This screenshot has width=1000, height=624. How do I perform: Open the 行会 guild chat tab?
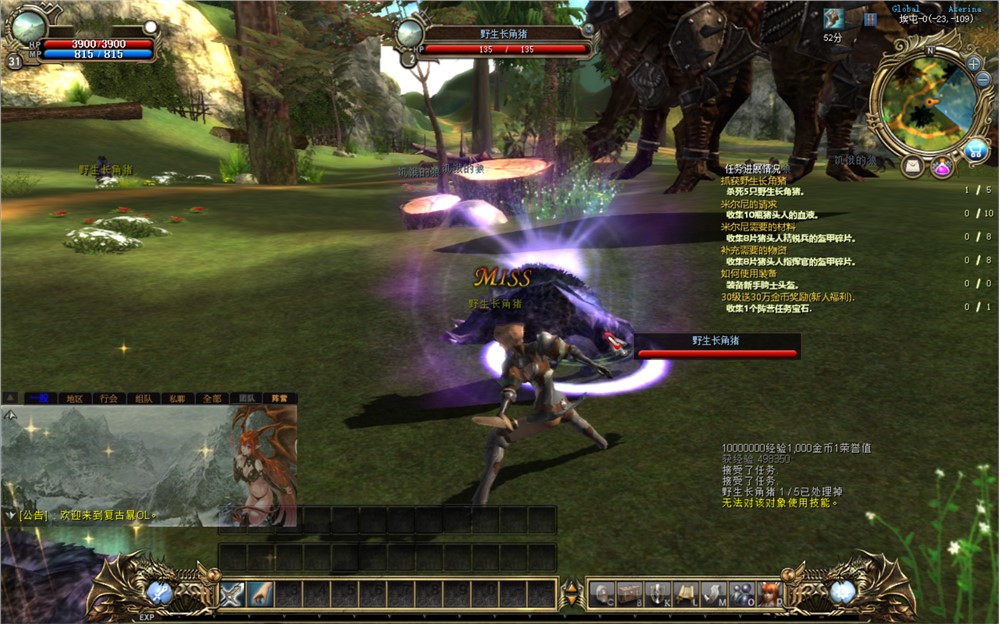coord(108,398)
